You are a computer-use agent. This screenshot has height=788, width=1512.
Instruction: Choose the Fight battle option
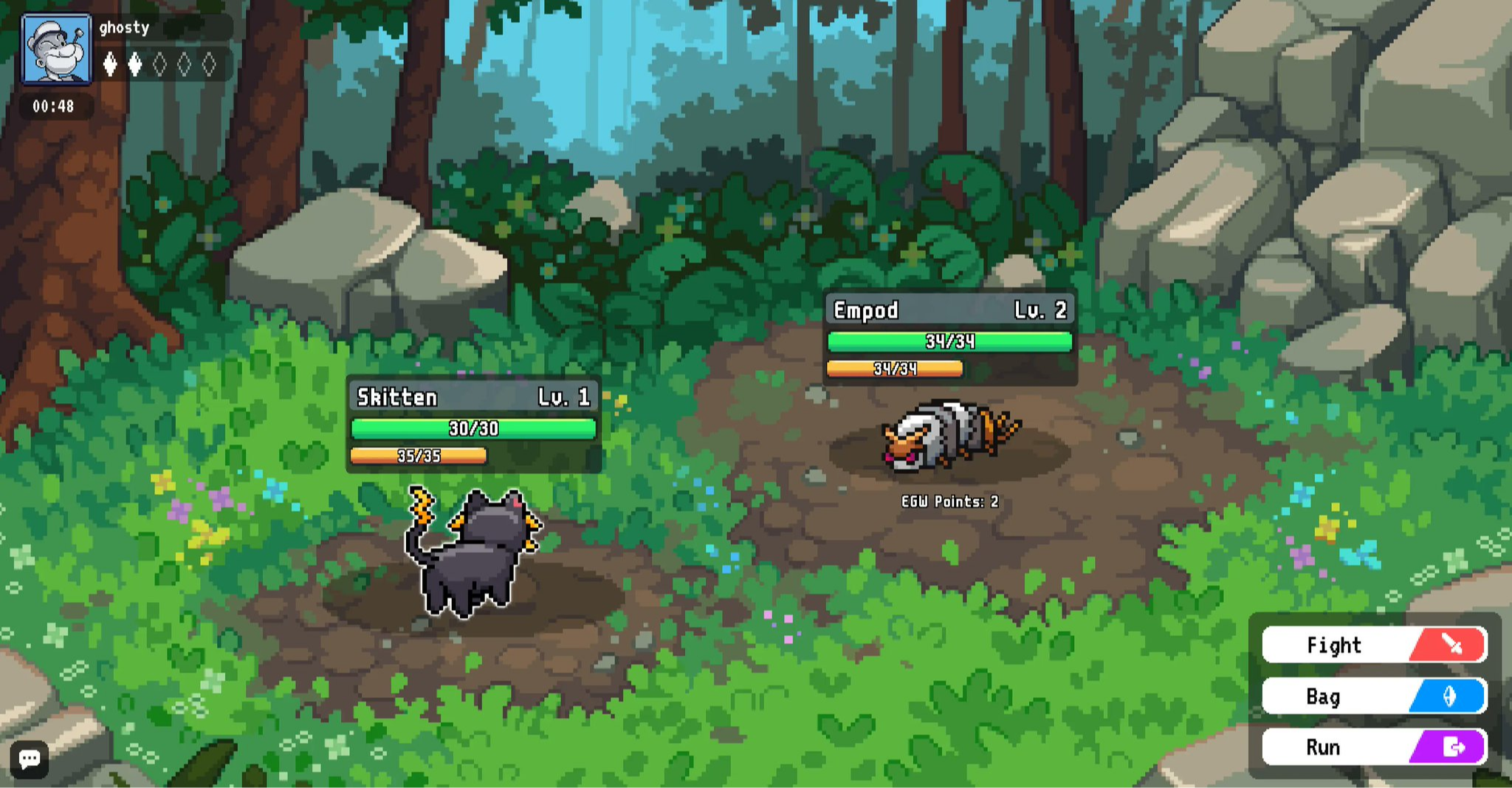[x=1374, y=645]
